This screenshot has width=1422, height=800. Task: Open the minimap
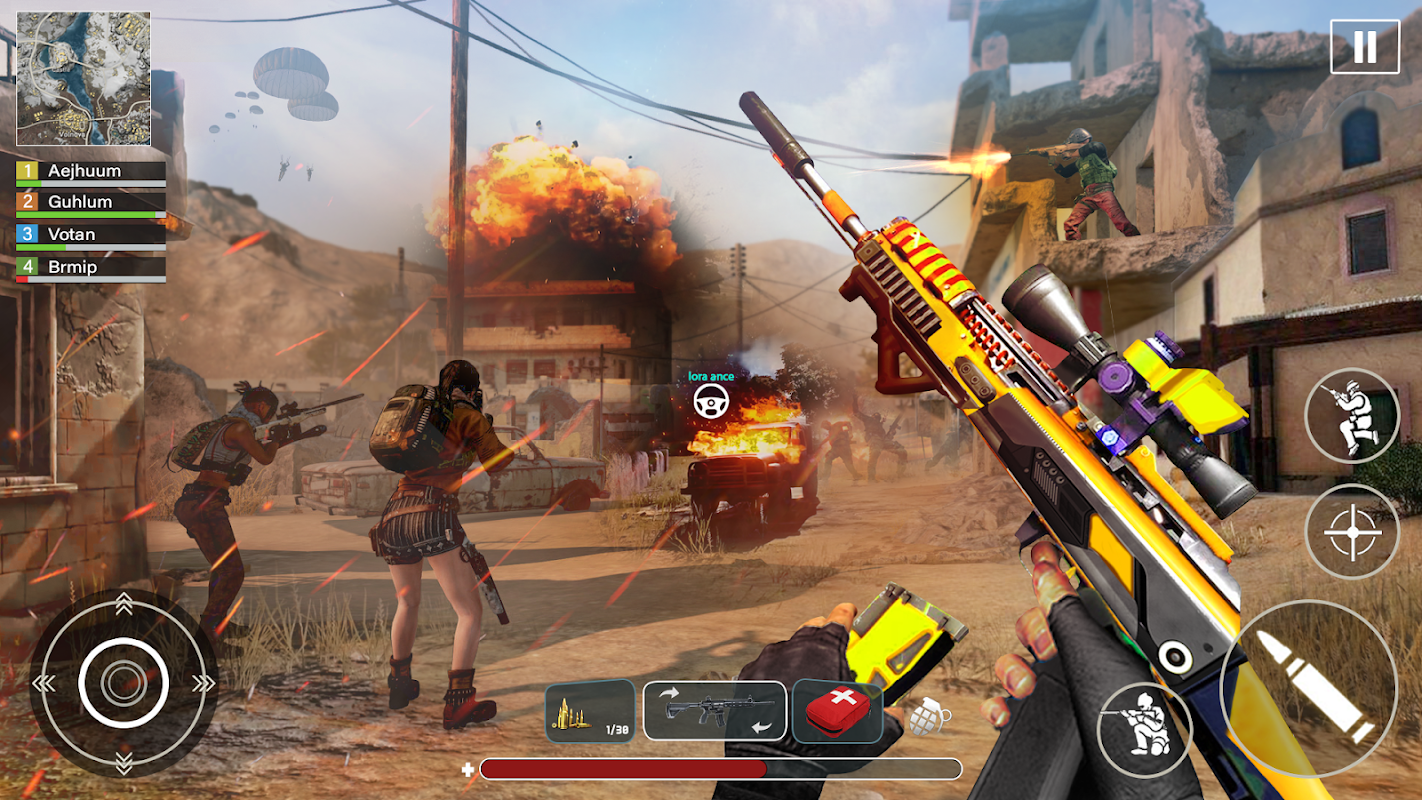click(83, 79)
